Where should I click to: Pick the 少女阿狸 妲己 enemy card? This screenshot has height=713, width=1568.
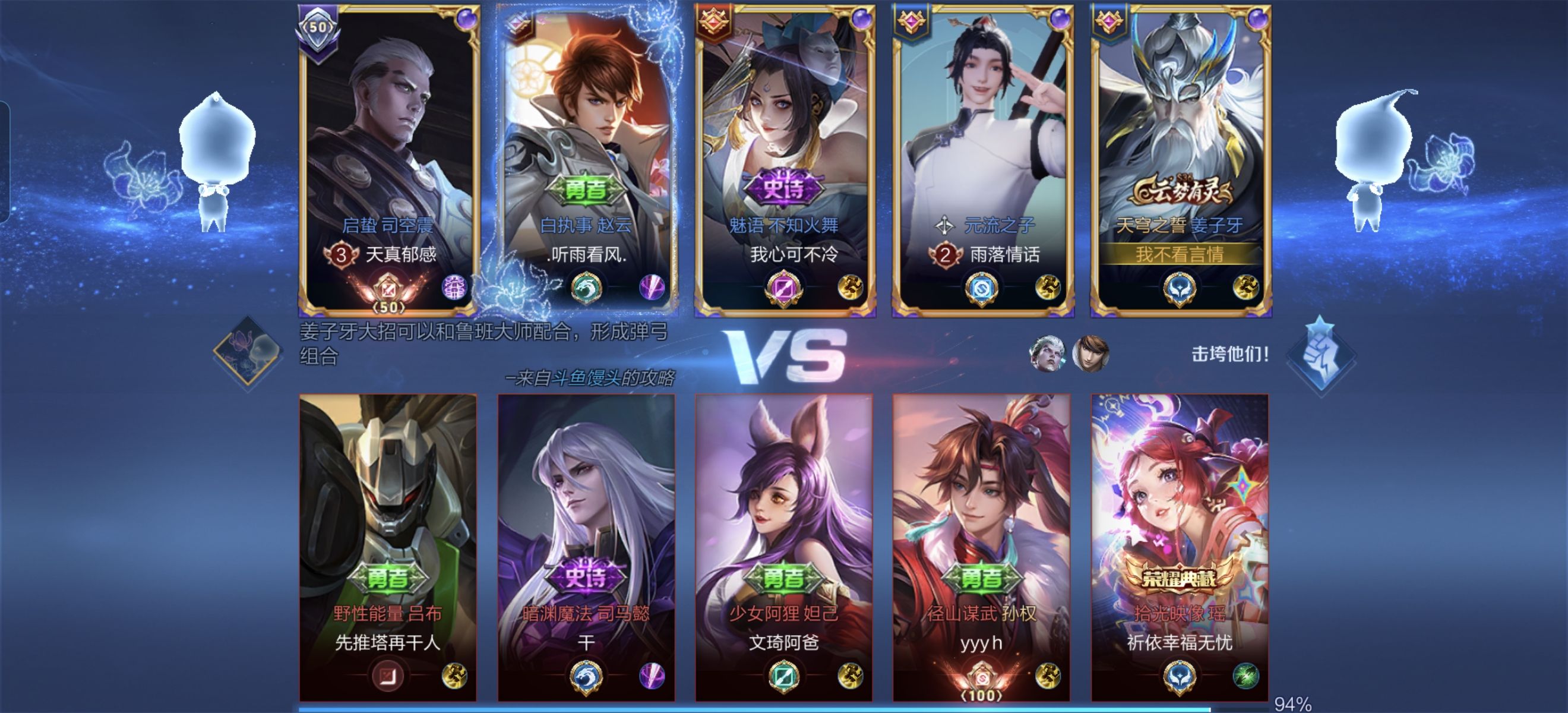[x=784, y=545]
